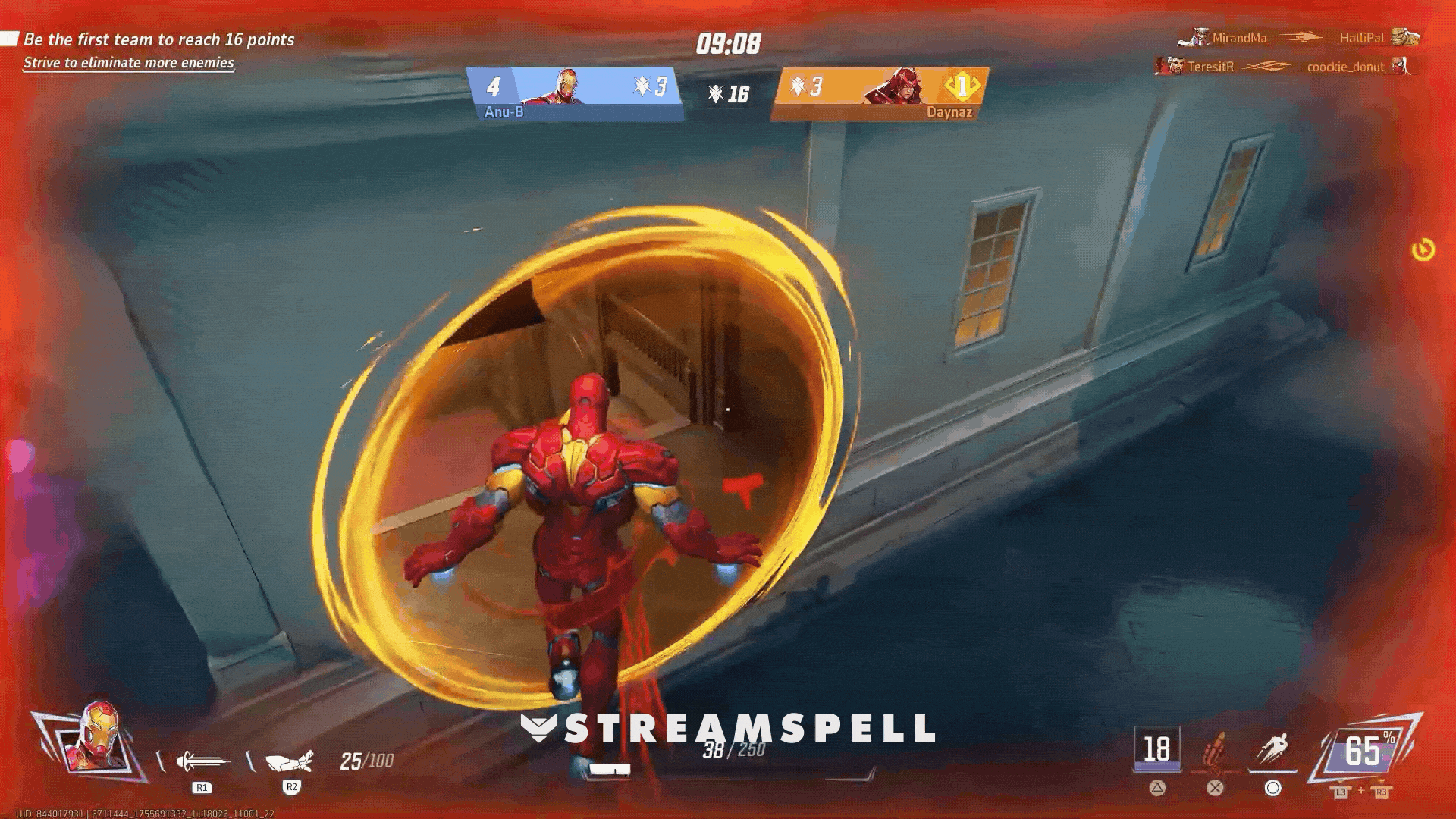
Task: Click the Anu-B team name label
Action: 504,111
